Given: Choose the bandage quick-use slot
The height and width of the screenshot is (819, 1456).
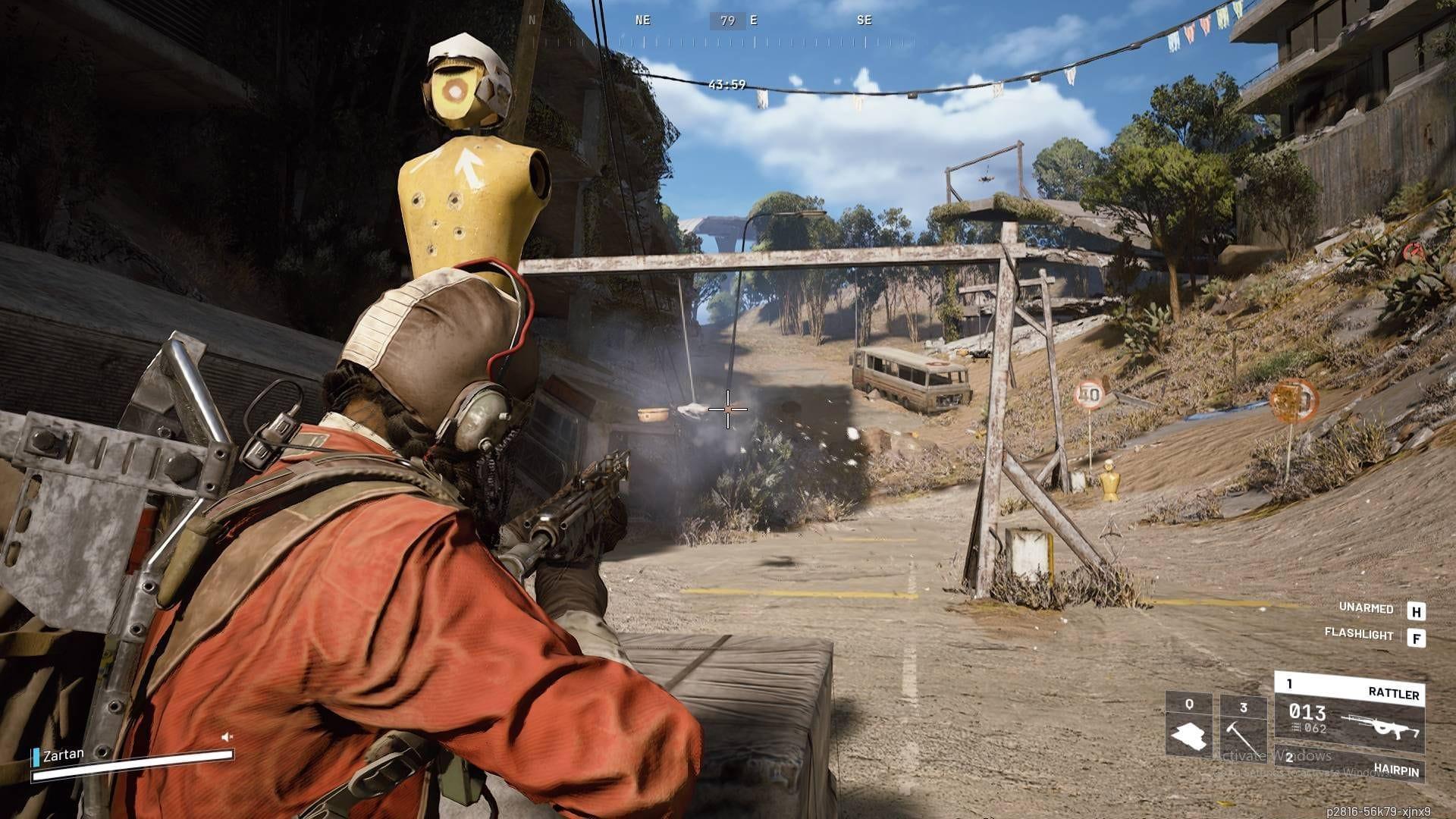Looking at the screenshot, I should click(1188, 724).
